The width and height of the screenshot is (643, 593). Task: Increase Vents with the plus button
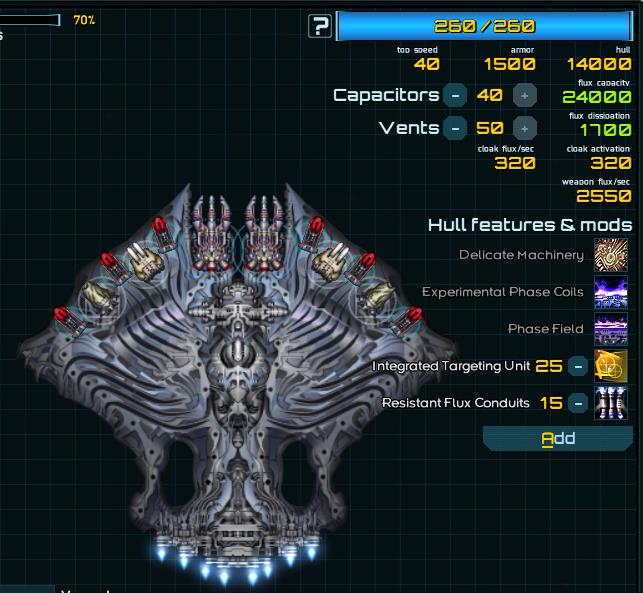click(x=523, y=128)
